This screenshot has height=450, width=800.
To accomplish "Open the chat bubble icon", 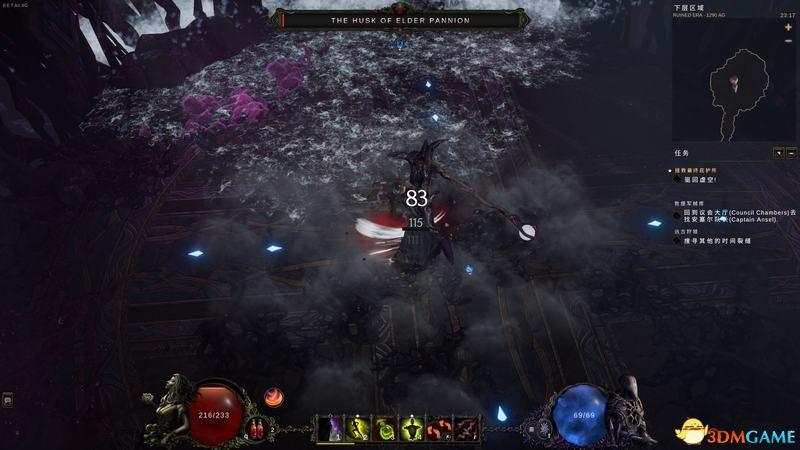I will [x=8, y=400].
